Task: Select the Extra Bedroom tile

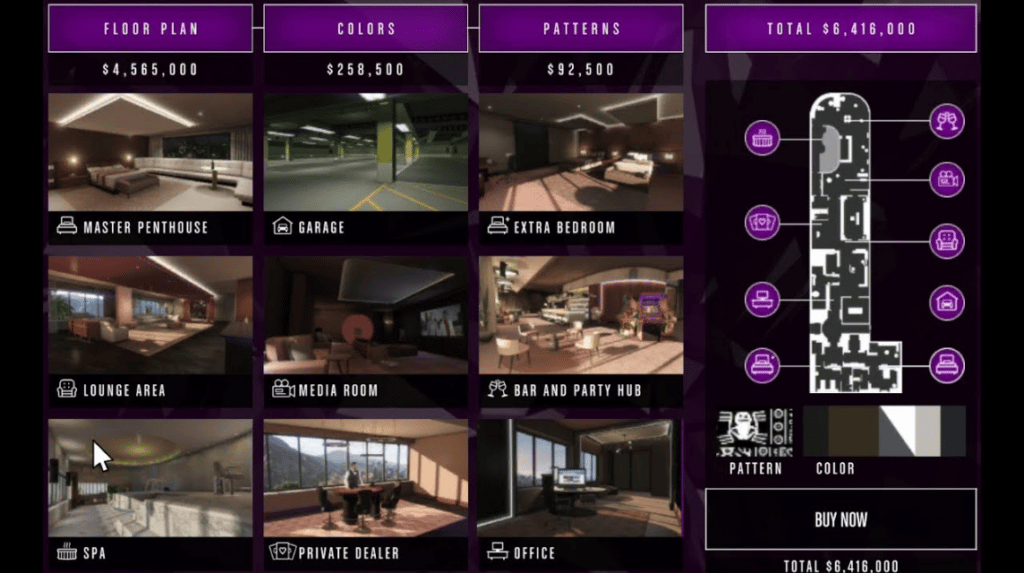Action: coord(581,166)
